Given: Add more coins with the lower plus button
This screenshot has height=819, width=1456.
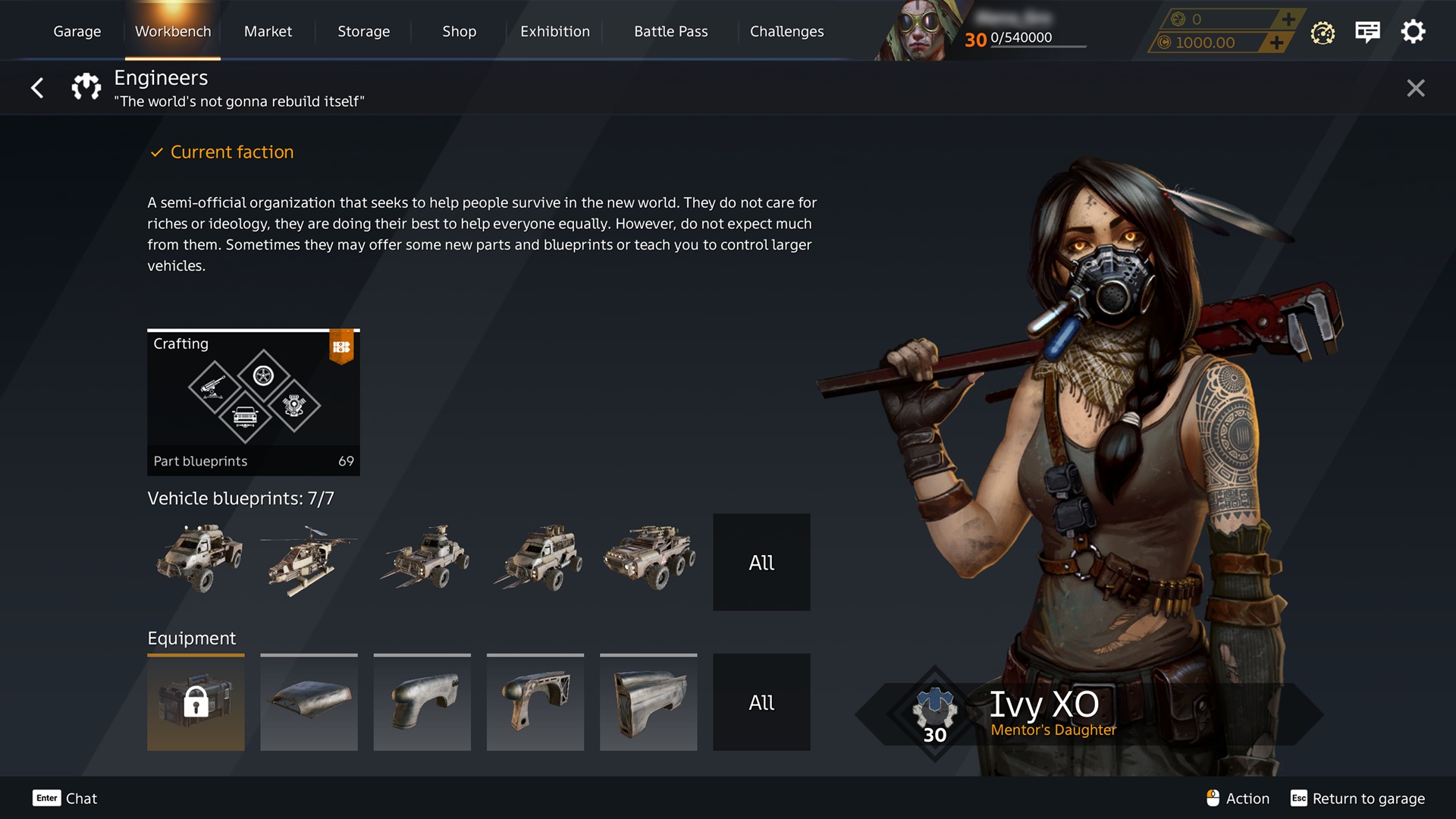Looking at the screenshot, I should (x=1277, y=42).
